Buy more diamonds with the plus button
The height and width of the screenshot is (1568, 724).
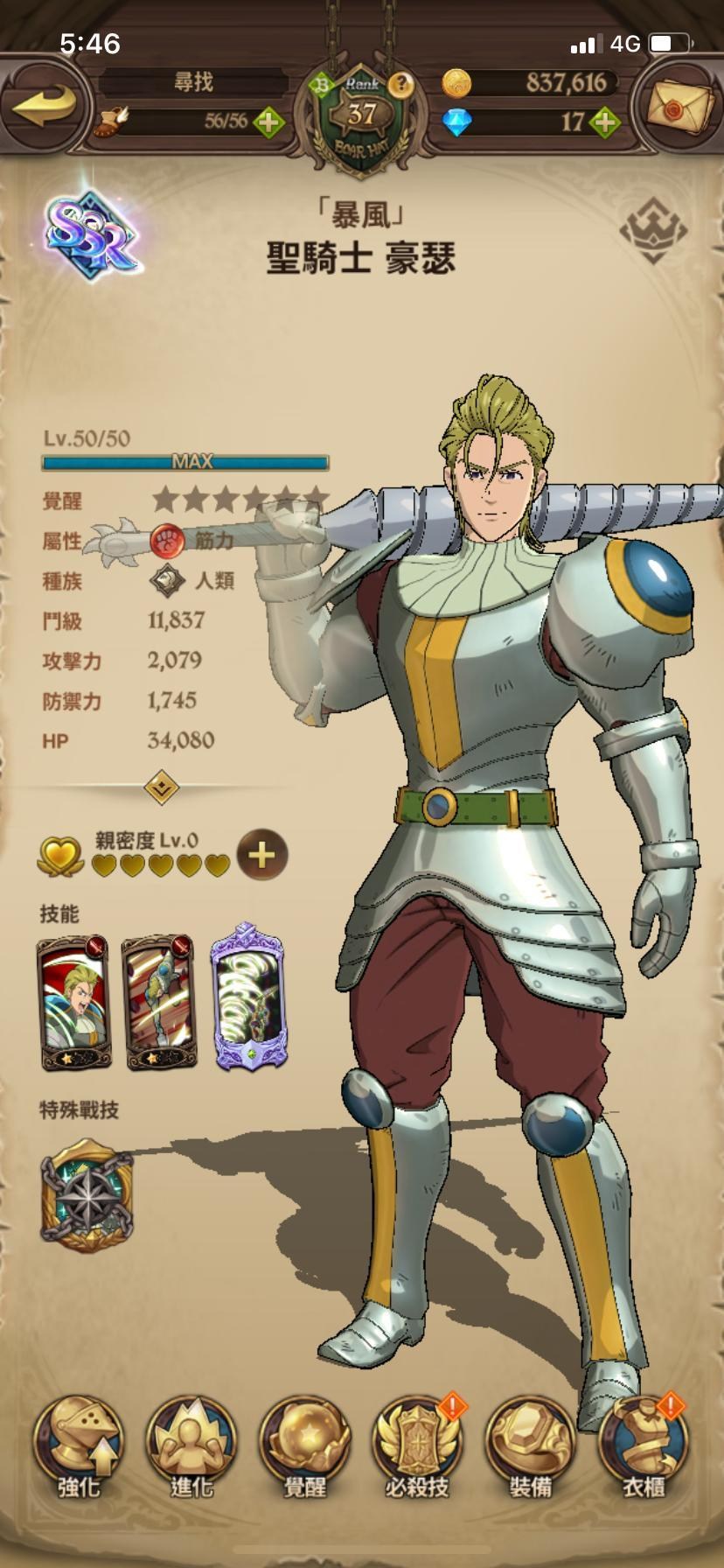[603, 122]
